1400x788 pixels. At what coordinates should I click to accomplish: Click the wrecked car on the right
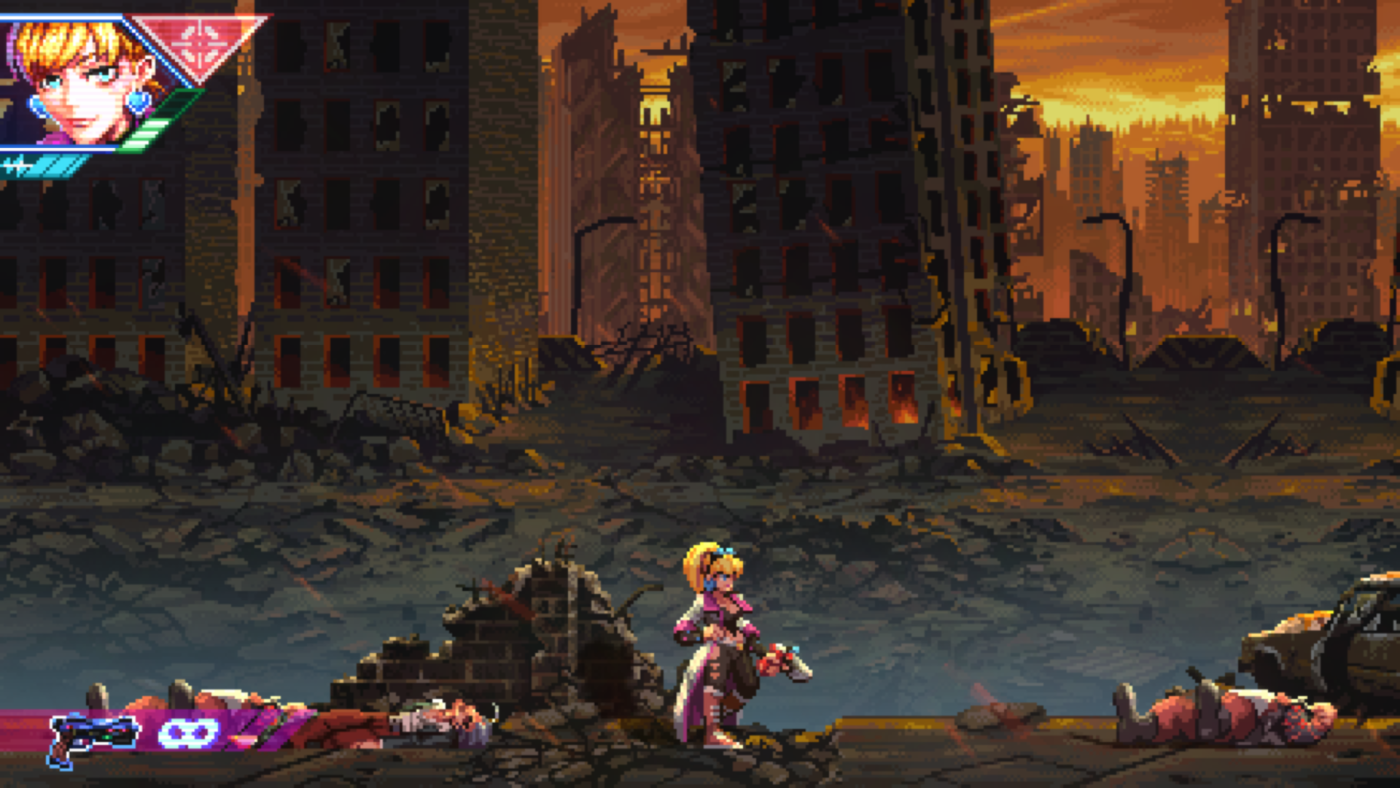(x=1330, y=640)
